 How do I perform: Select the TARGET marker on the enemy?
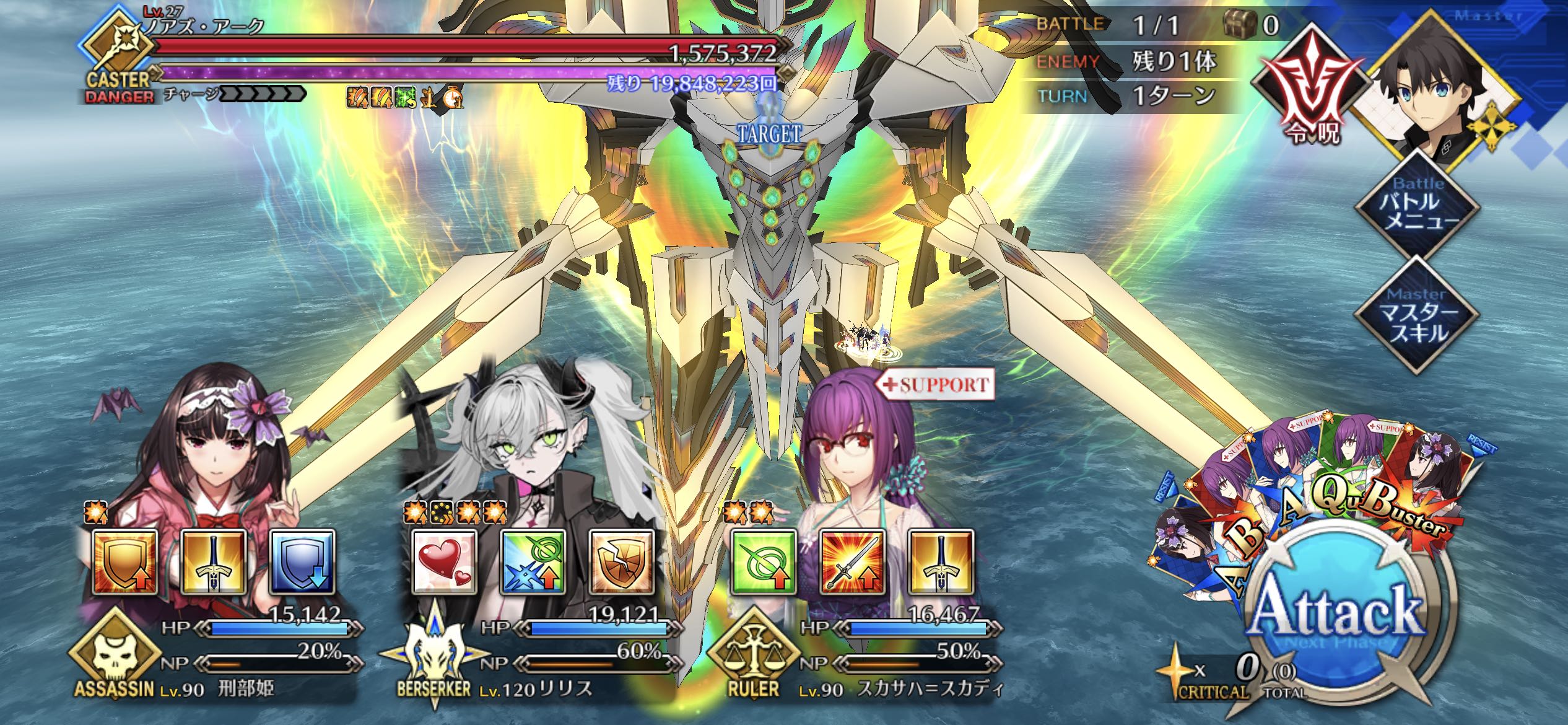[x=769, y=133]
